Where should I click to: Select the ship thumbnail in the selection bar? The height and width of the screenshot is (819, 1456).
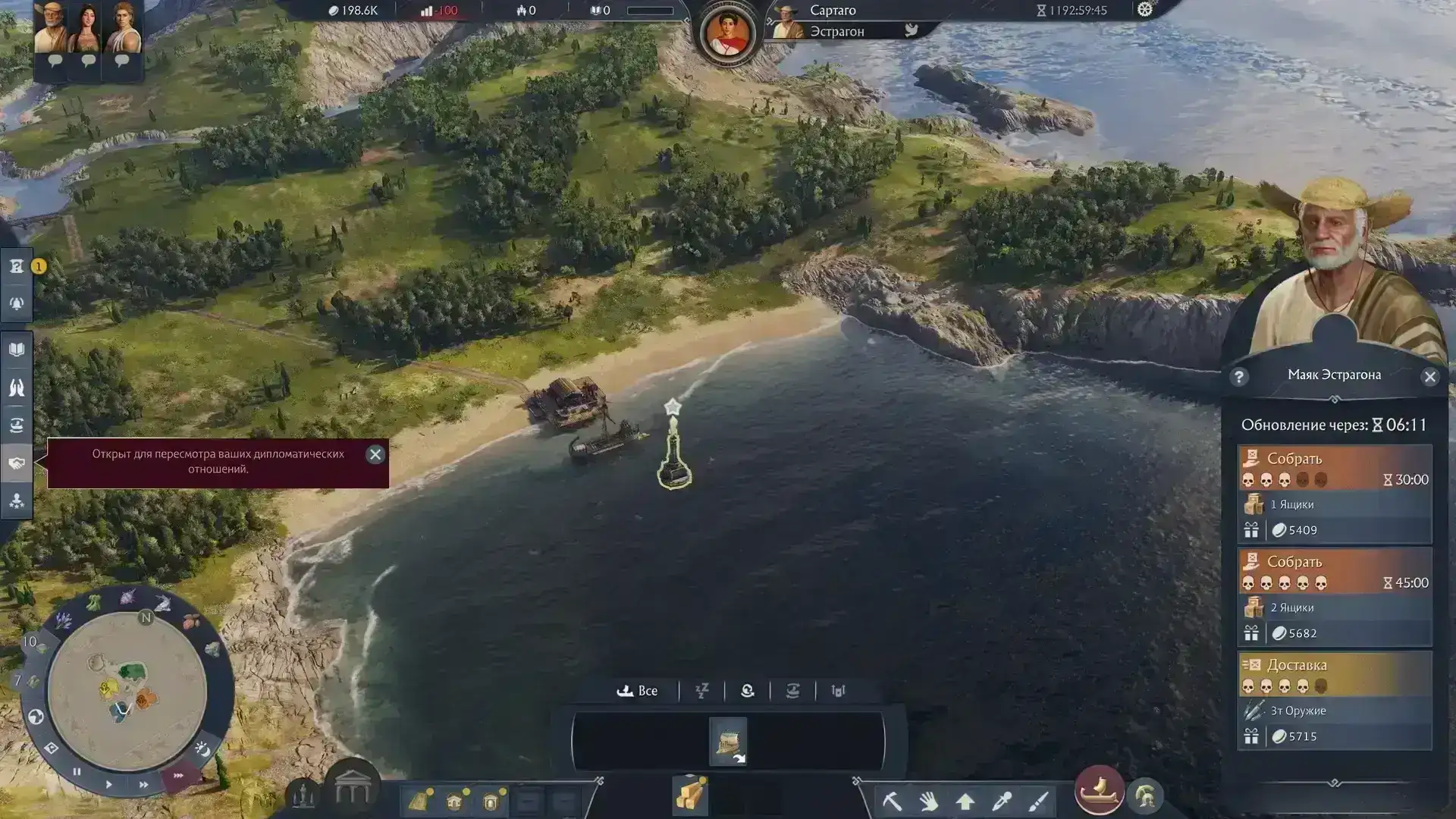pyautogui.click(x=728, y=741)
